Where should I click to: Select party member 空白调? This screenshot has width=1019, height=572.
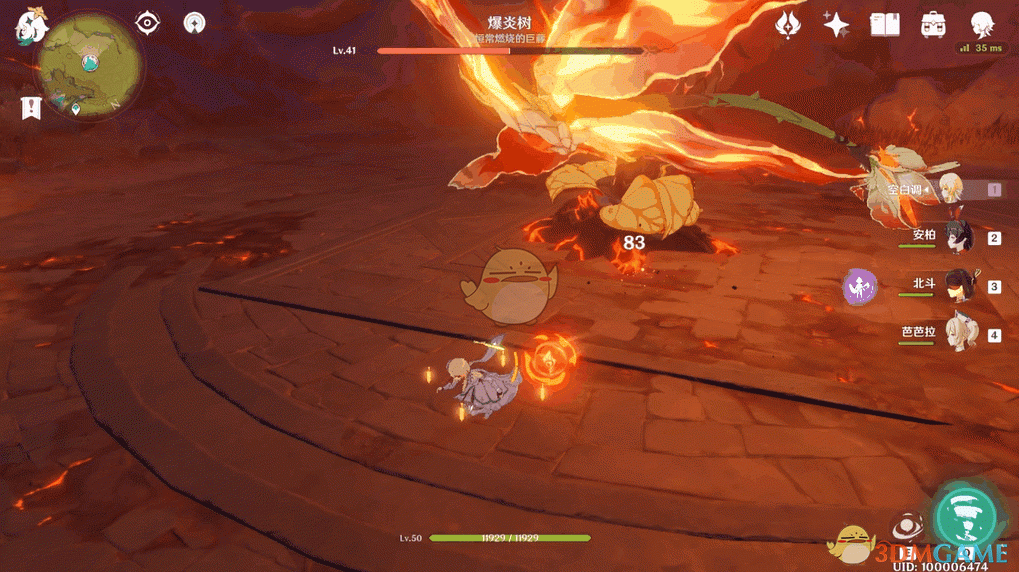pyautogui.click(x=947, y=189)
